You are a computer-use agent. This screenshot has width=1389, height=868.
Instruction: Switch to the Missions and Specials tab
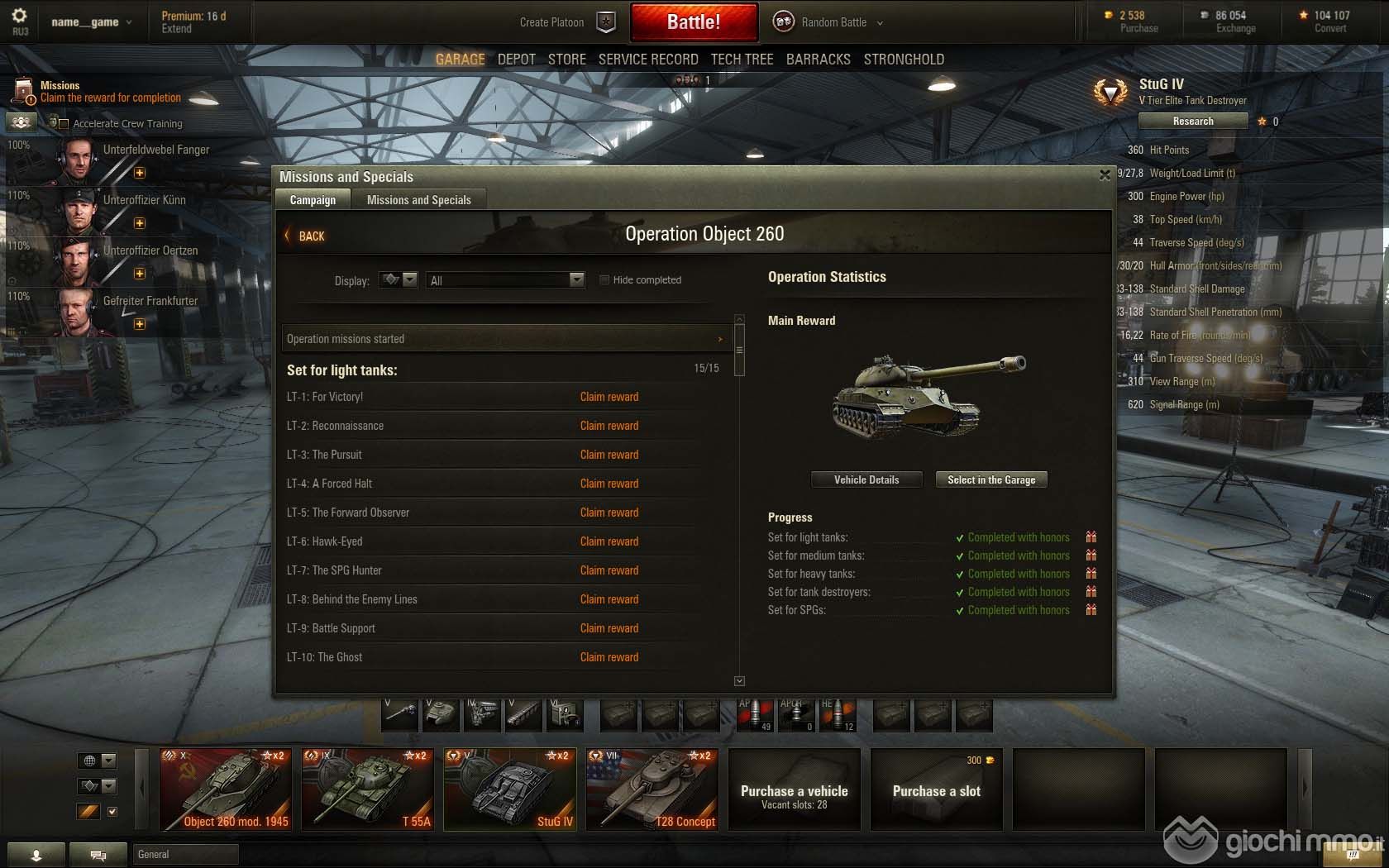(418, 200)
